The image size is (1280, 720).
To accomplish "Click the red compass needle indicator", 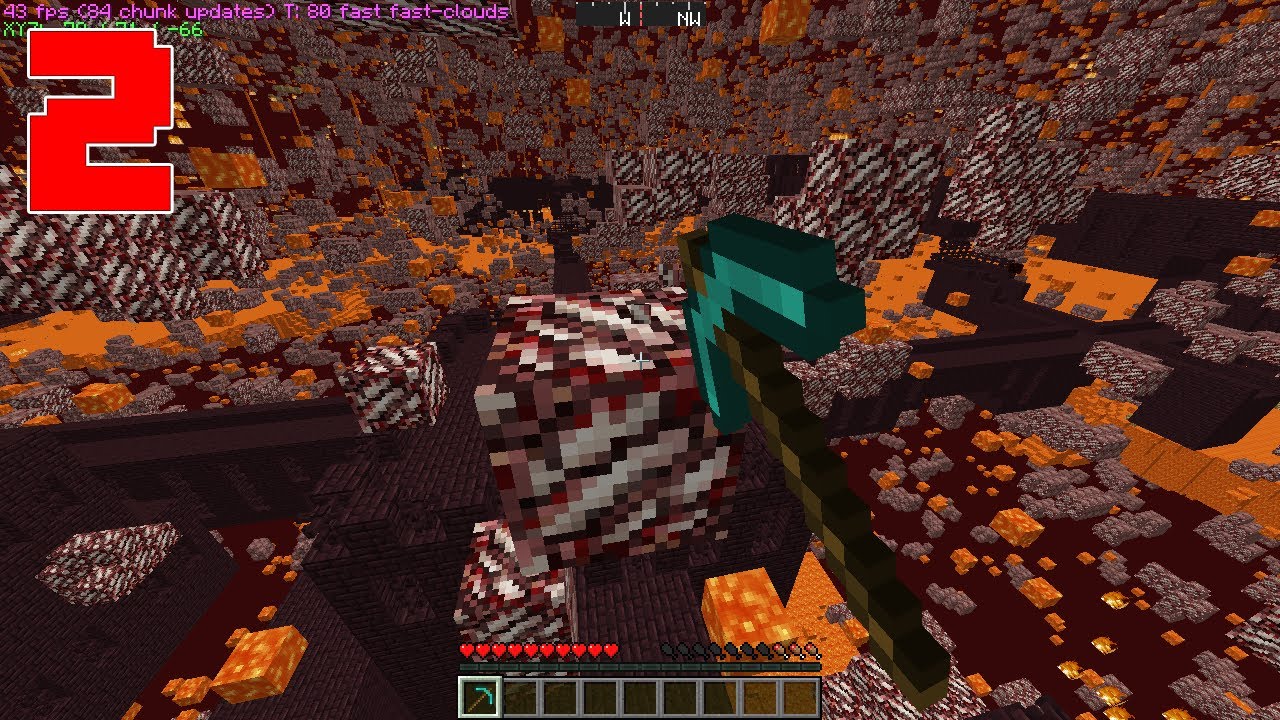I will [641, 15].
